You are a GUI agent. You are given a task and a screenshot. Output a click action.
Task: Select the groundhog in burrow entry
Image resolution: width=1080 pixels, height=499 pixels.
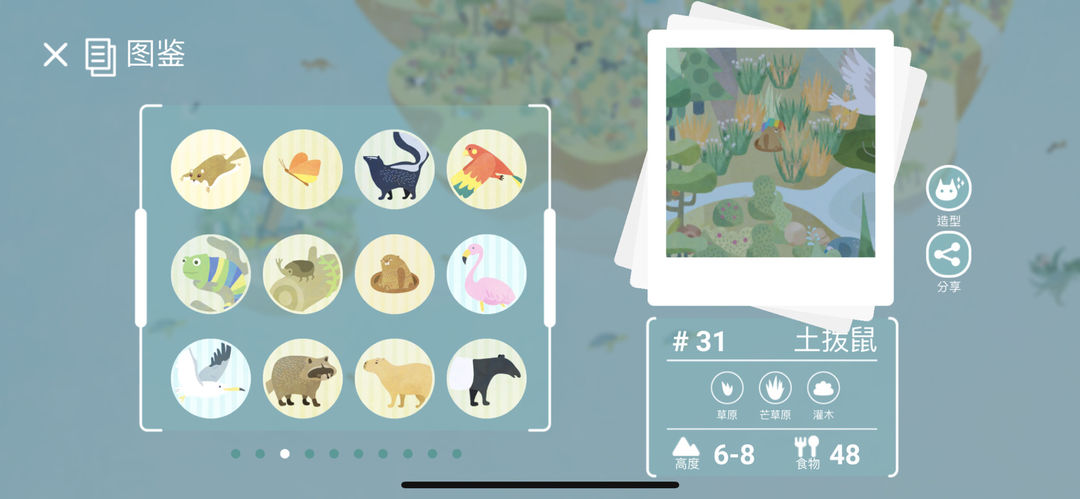point(395,274)
